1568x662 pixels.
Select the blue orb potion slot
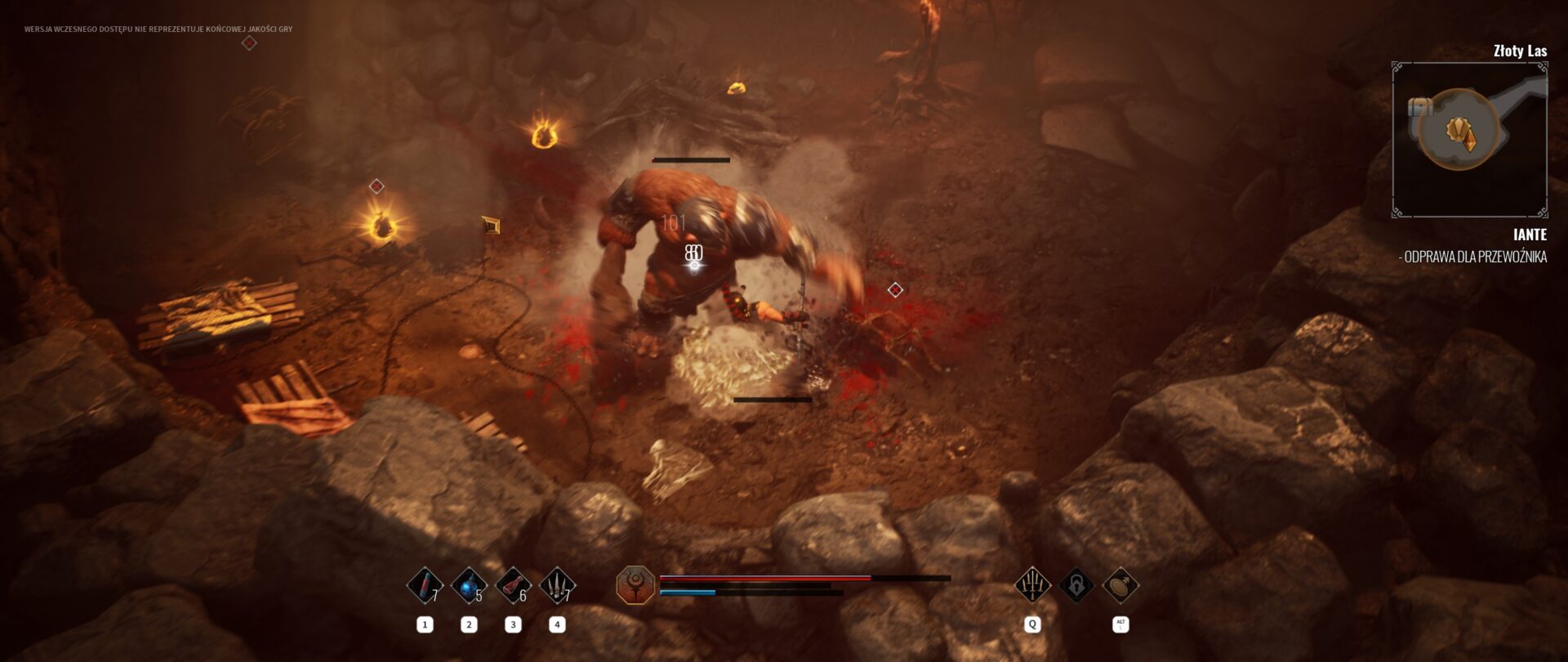tap(469, 585)
